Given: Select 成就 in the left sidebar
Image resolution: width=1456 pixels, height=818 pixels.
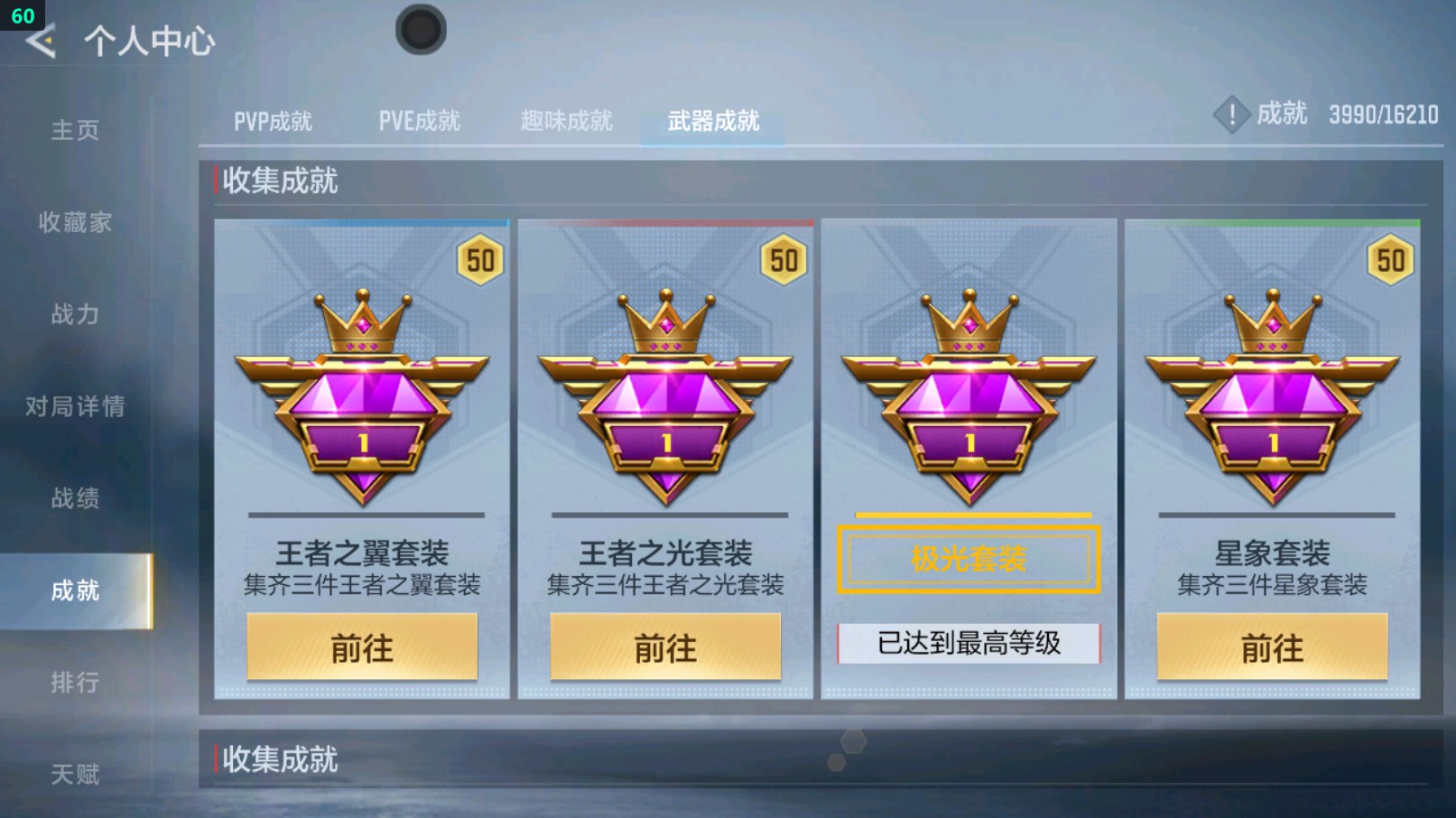Looking at the screenshot, I should [75, 591].
